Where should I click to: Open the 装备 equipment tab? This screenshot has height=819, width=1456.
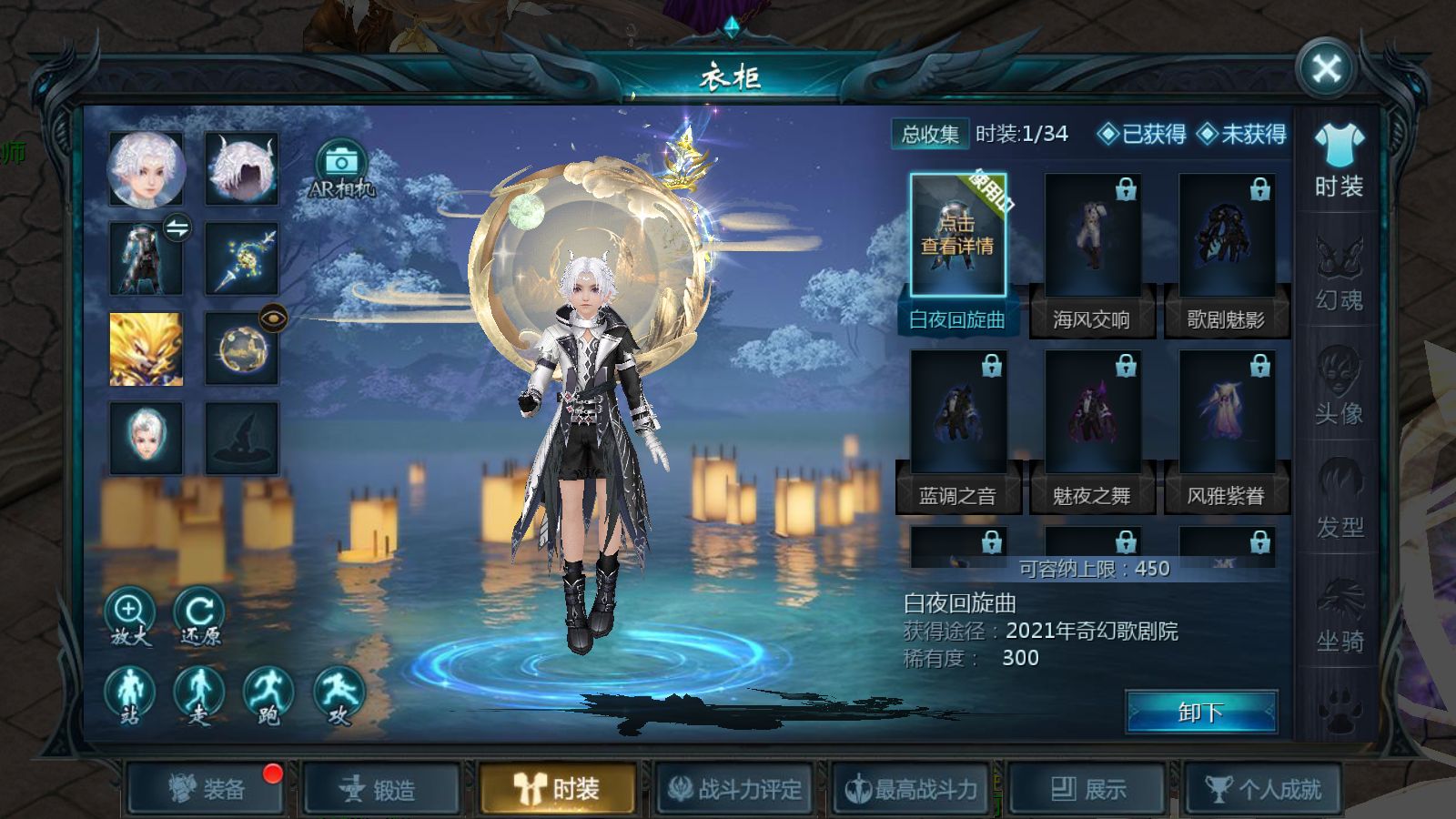pyautogui.click(x=207, y=789)
